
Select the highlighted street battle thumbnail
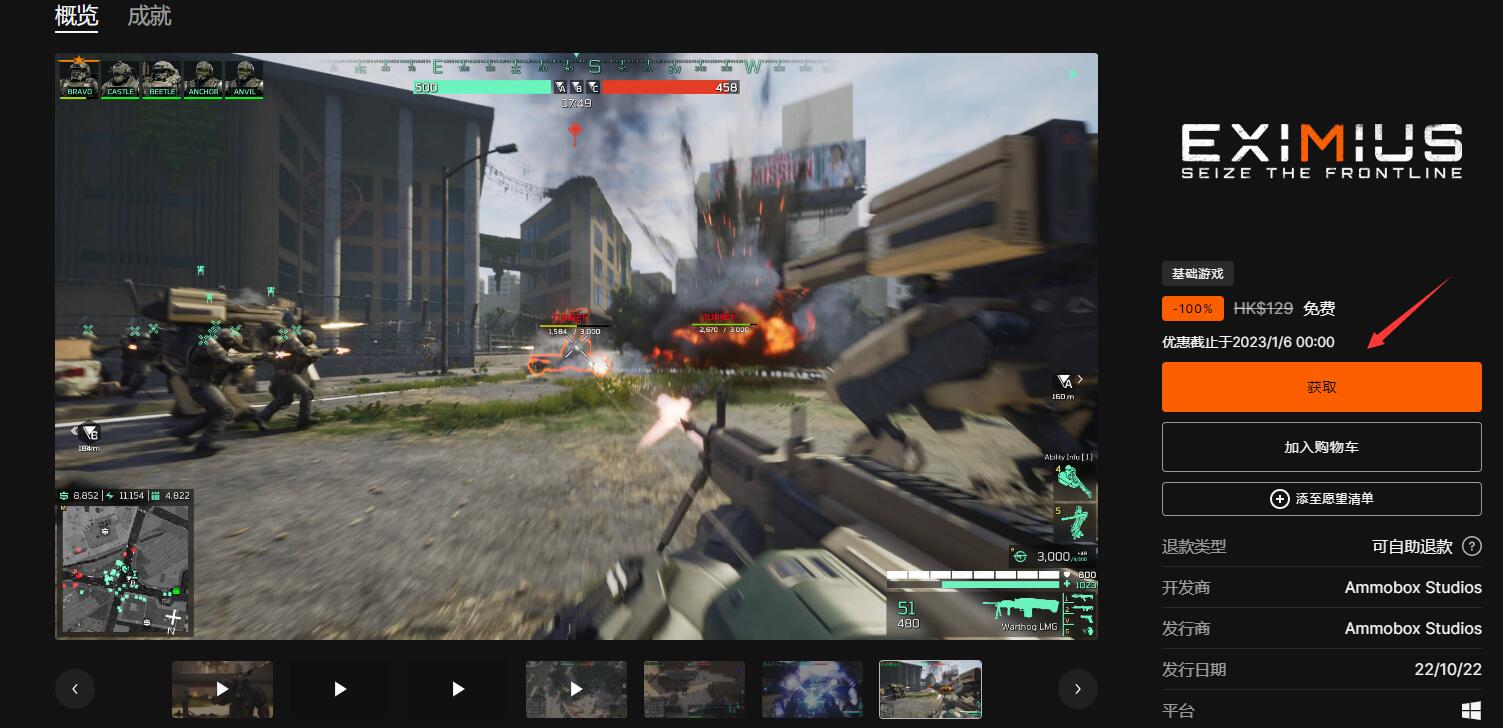(x=930, y=688)
